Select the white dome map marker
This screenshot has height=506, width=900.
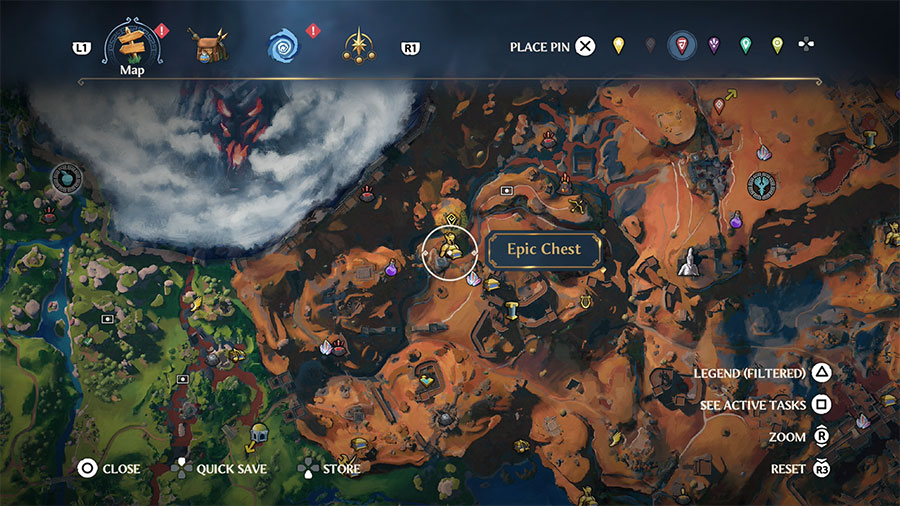[258, 433]
